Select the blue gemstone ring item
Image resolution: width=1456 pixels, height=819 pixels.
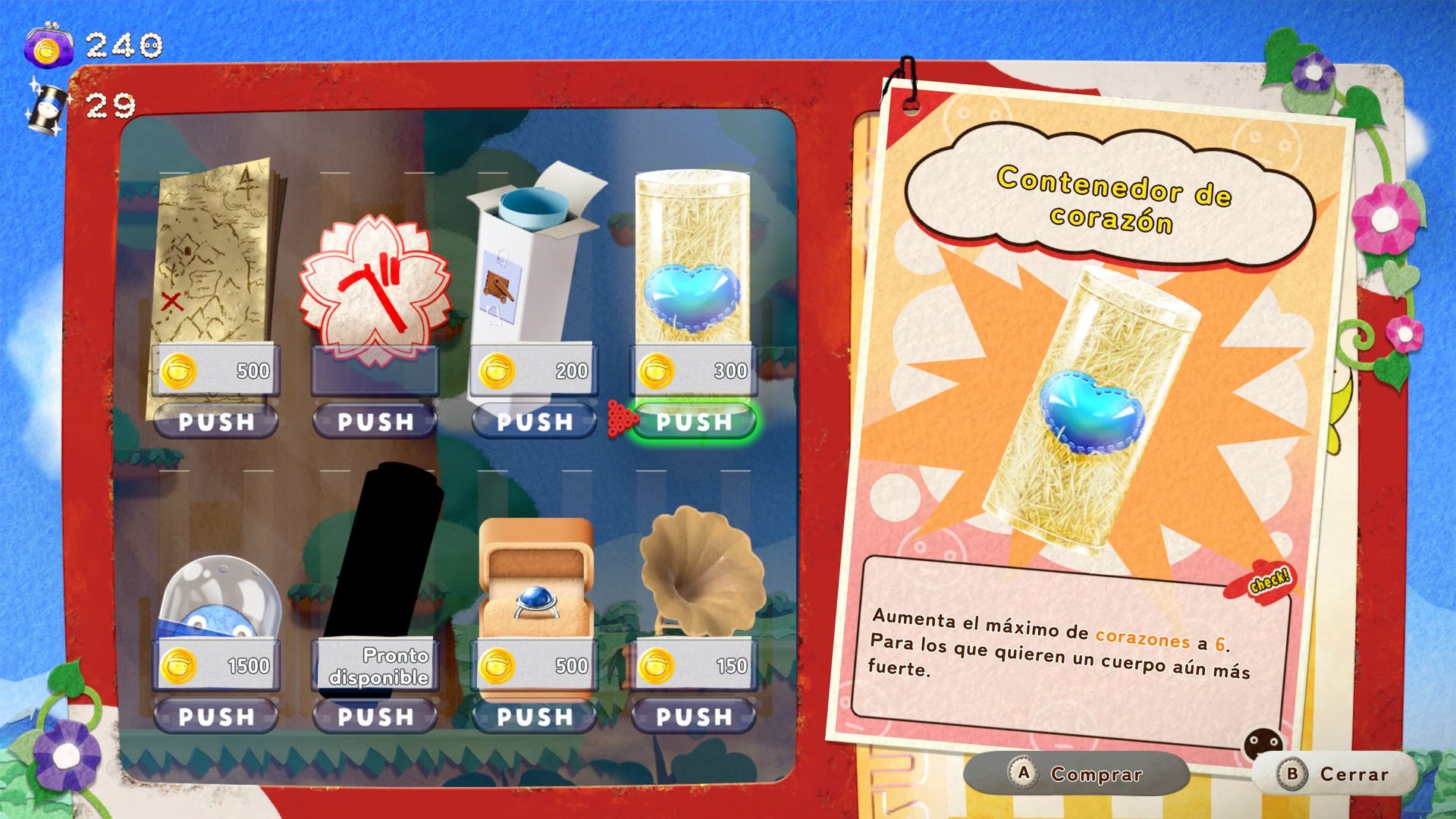pos(535,580)
